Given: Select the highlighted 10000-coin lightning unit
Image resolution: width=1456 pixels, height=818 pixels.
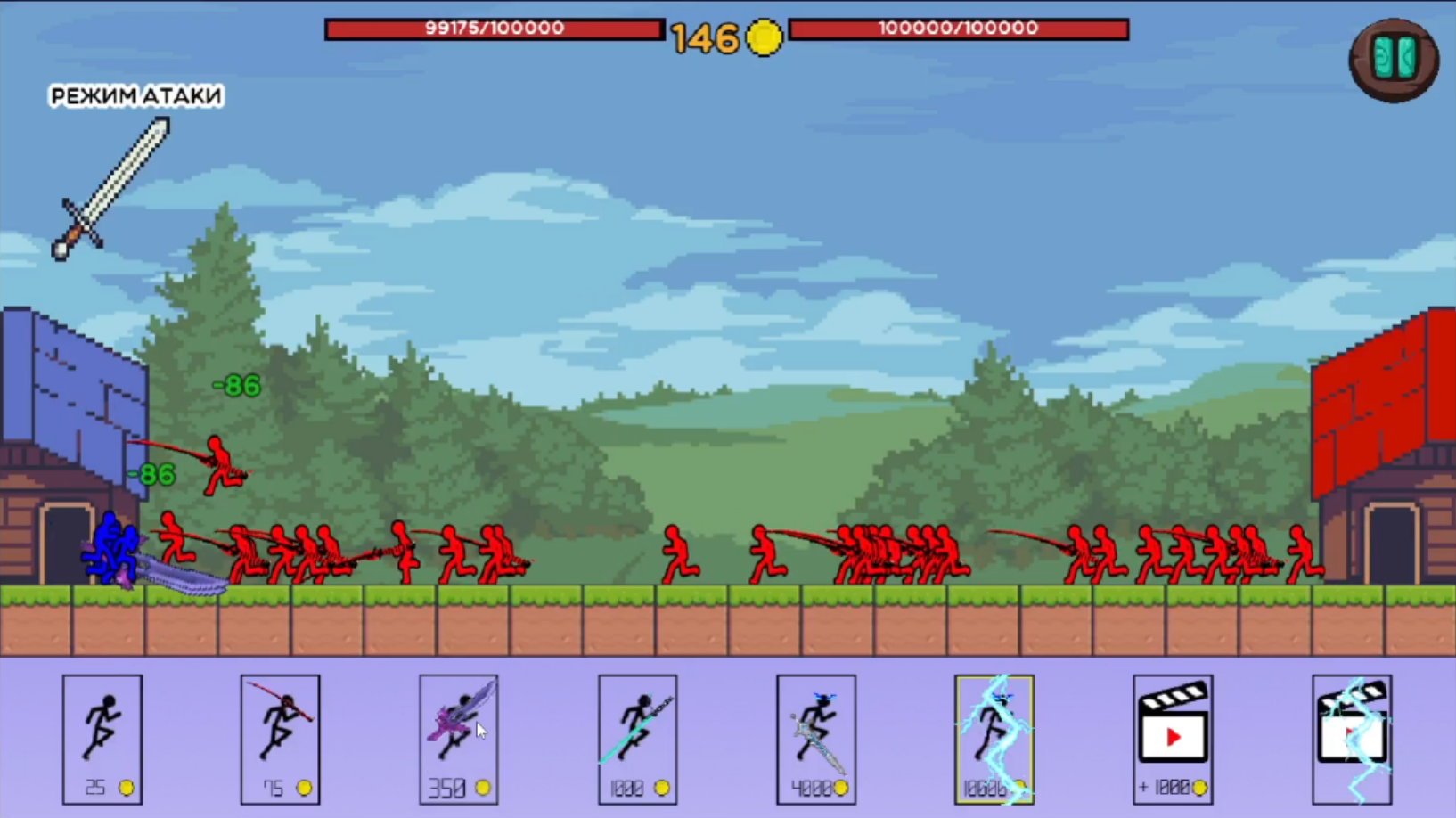Looking at the screenshot, I should pyautogui.click(x=994, y=738).
